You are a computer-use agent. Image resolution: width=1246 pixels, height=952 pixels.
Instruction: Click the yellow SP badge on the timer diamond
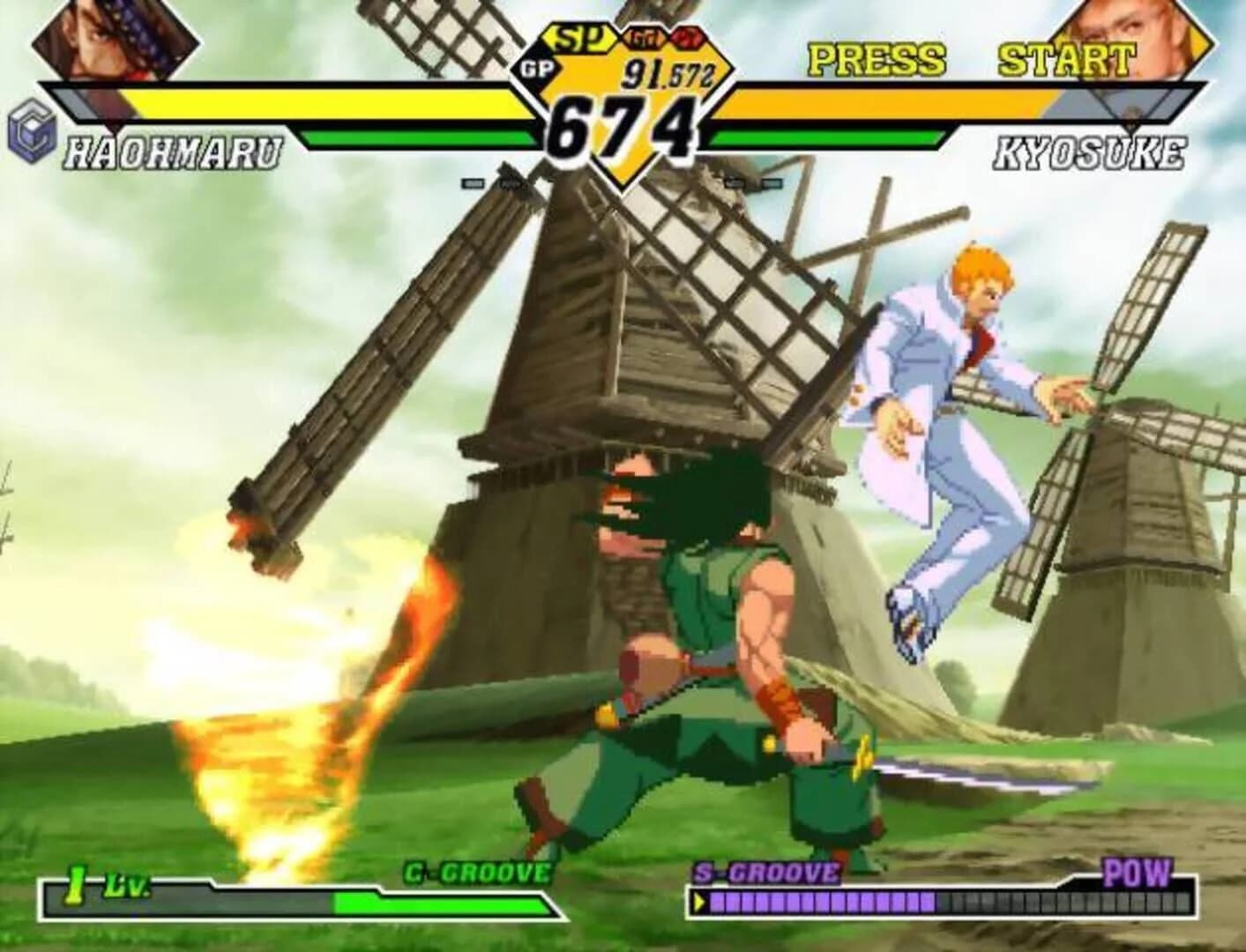pyautogui.click(x=582, y=39)
